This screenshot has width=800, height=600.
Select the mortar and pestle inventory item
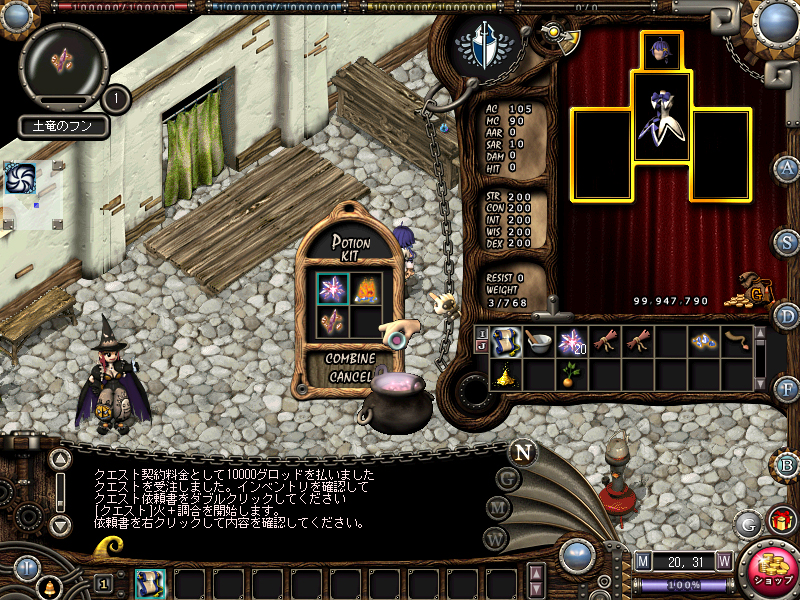[x=539, y=343]
